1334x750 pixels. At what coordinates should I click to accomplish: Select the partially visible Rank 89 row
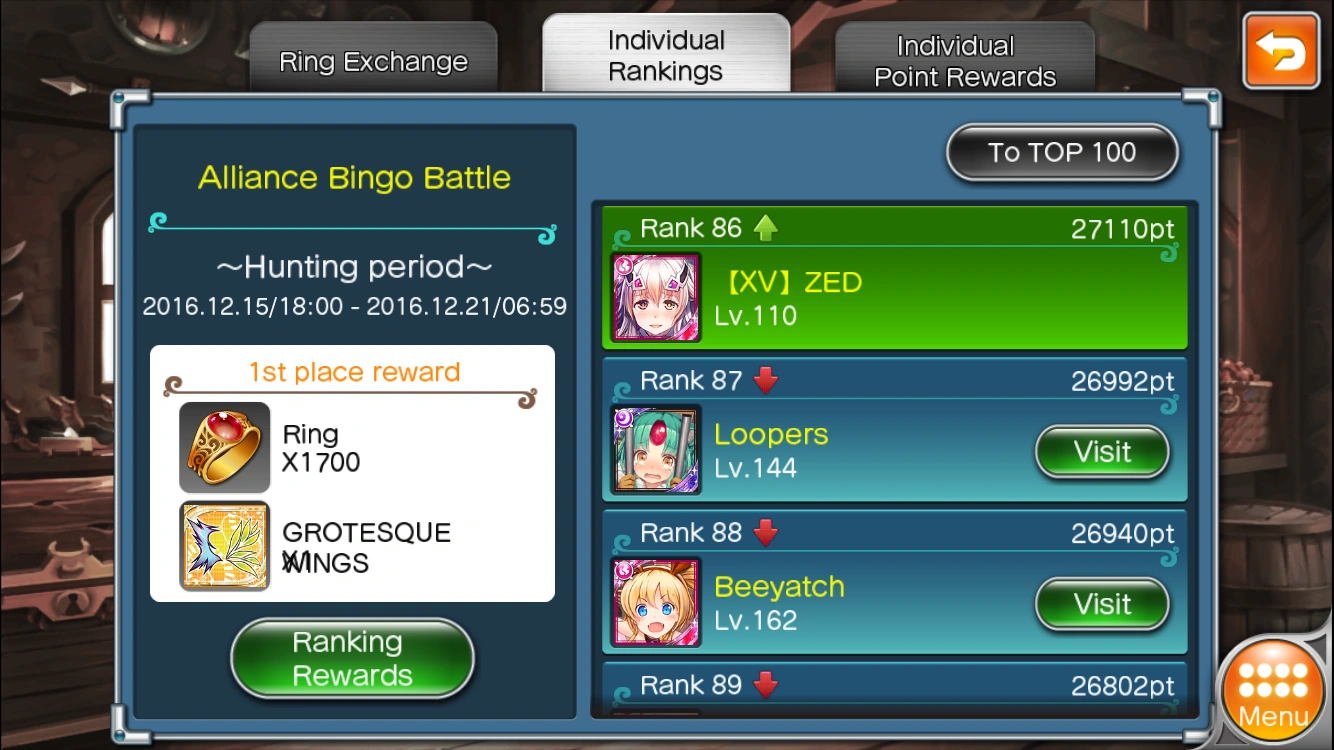click(894, 689)
